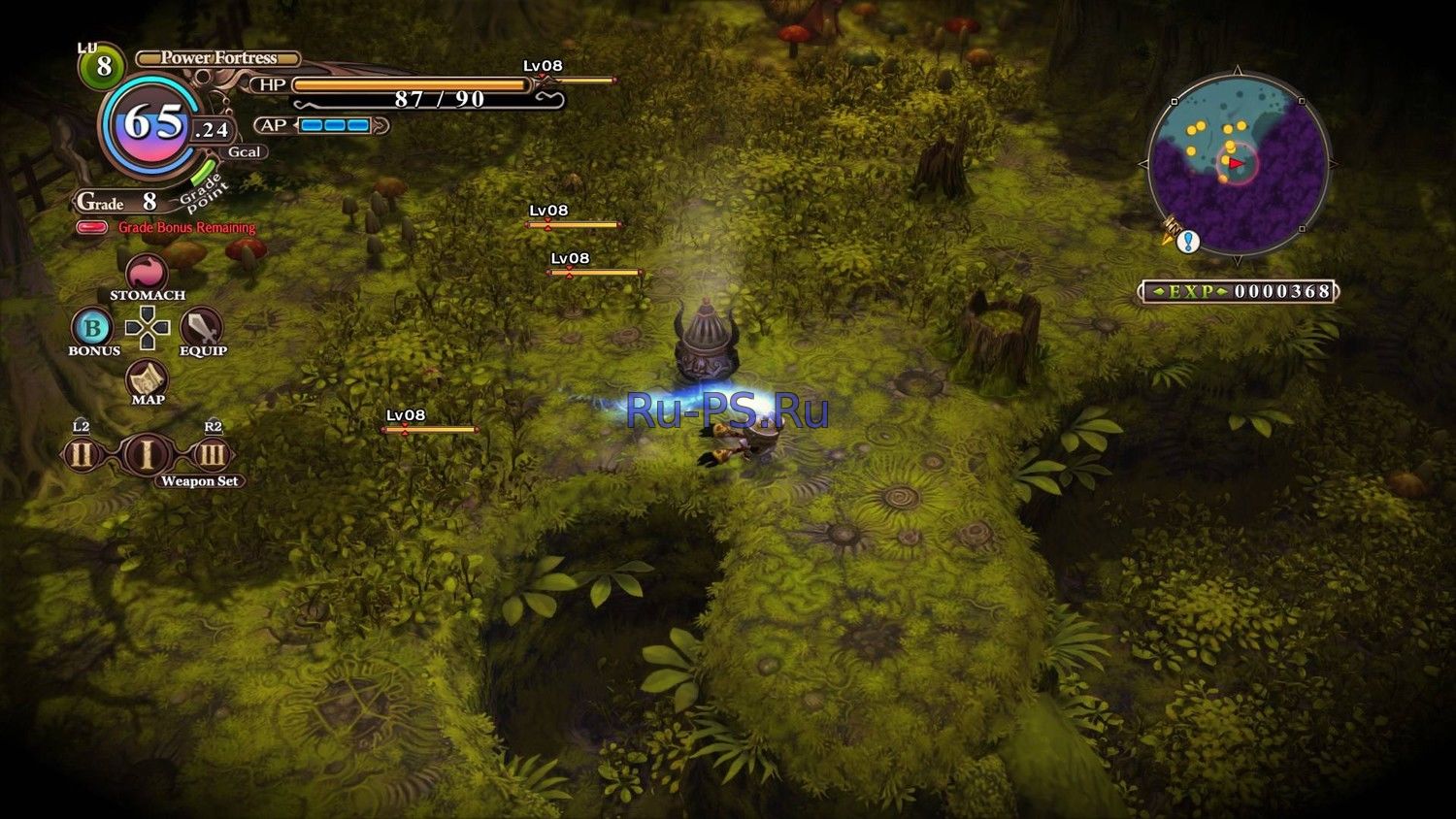Select the Bonus shortcut icon
Image resolution: width=1456 pixels, height=819 pixels.
coord(92,328)
